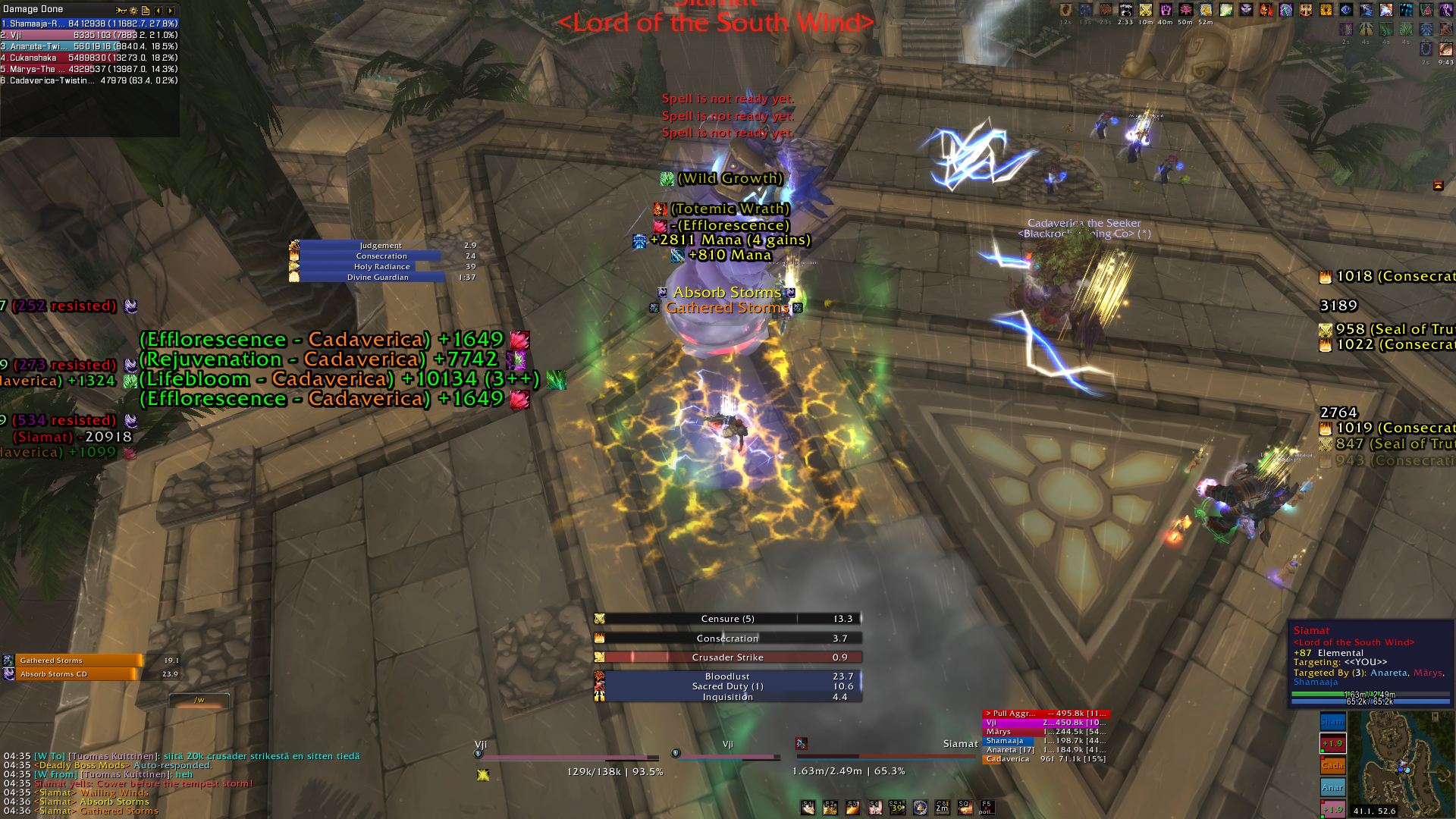
Task: Select the blue Sham party frame
Action: 1332,722
